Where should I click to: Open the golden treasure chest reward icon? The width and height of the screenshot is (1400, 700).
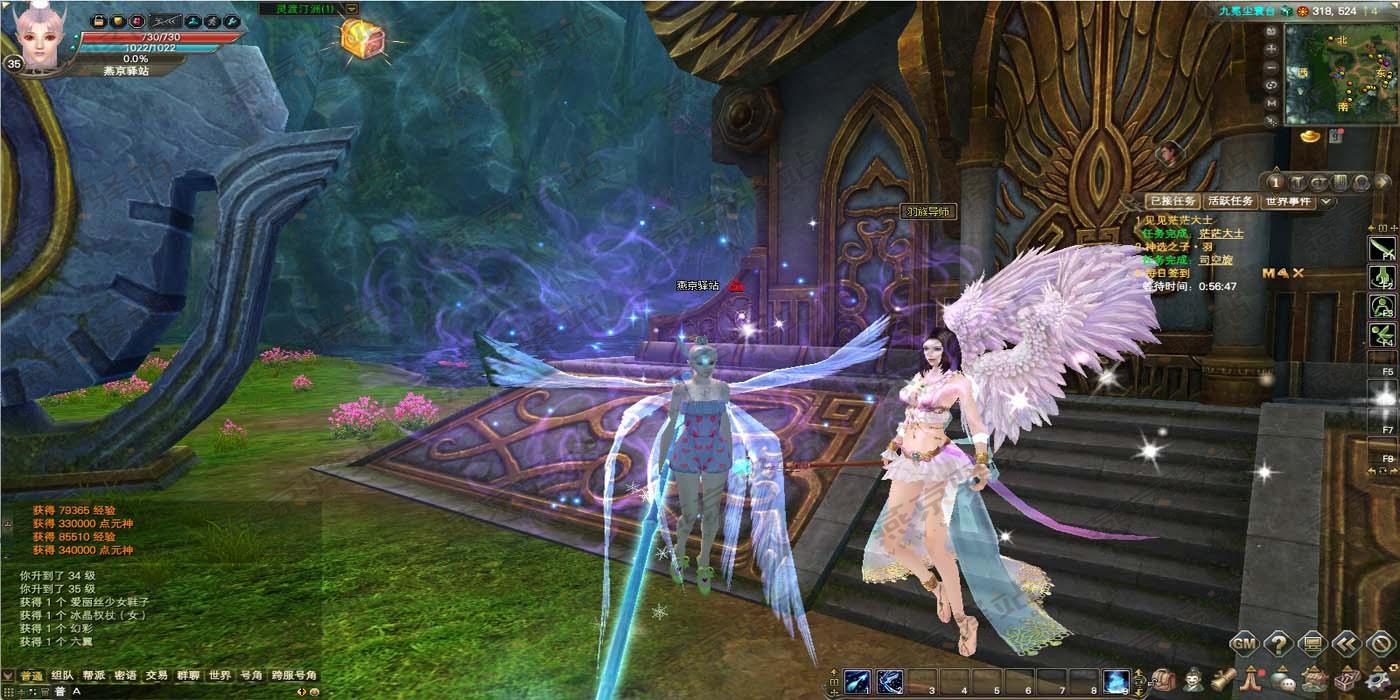click(357, 38)
